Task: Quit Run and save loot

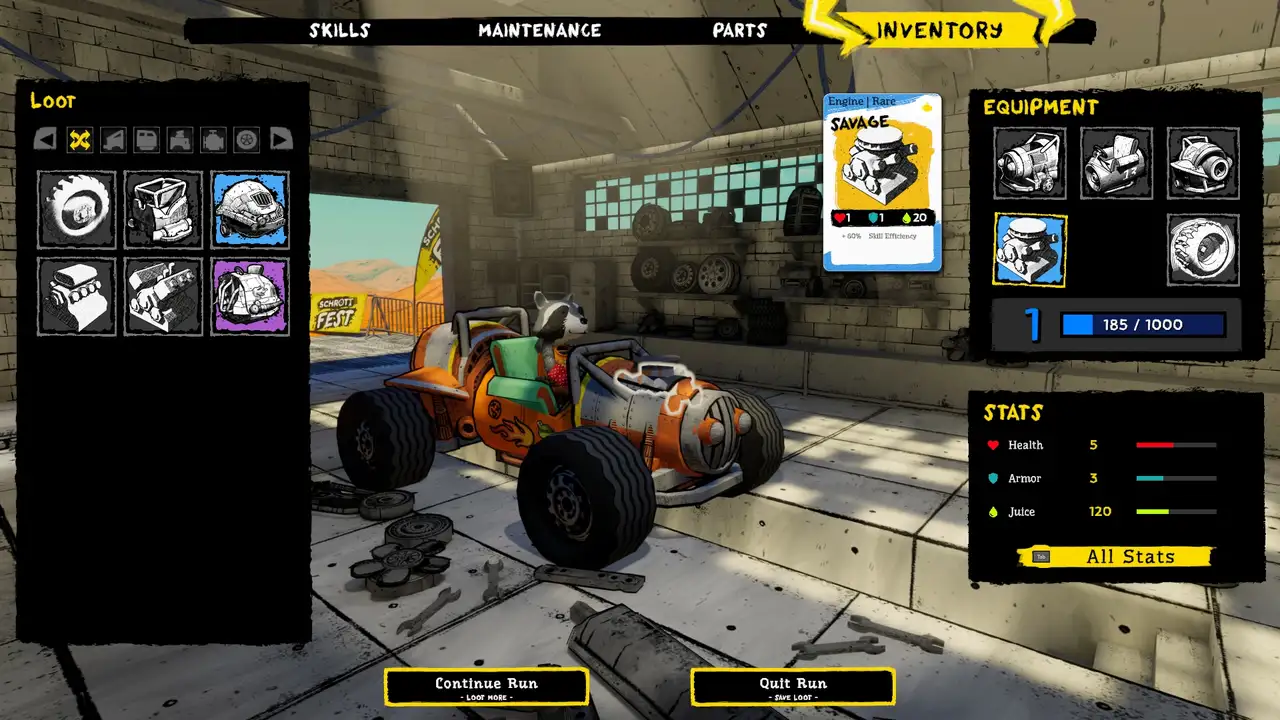Action: click(793, 686)
